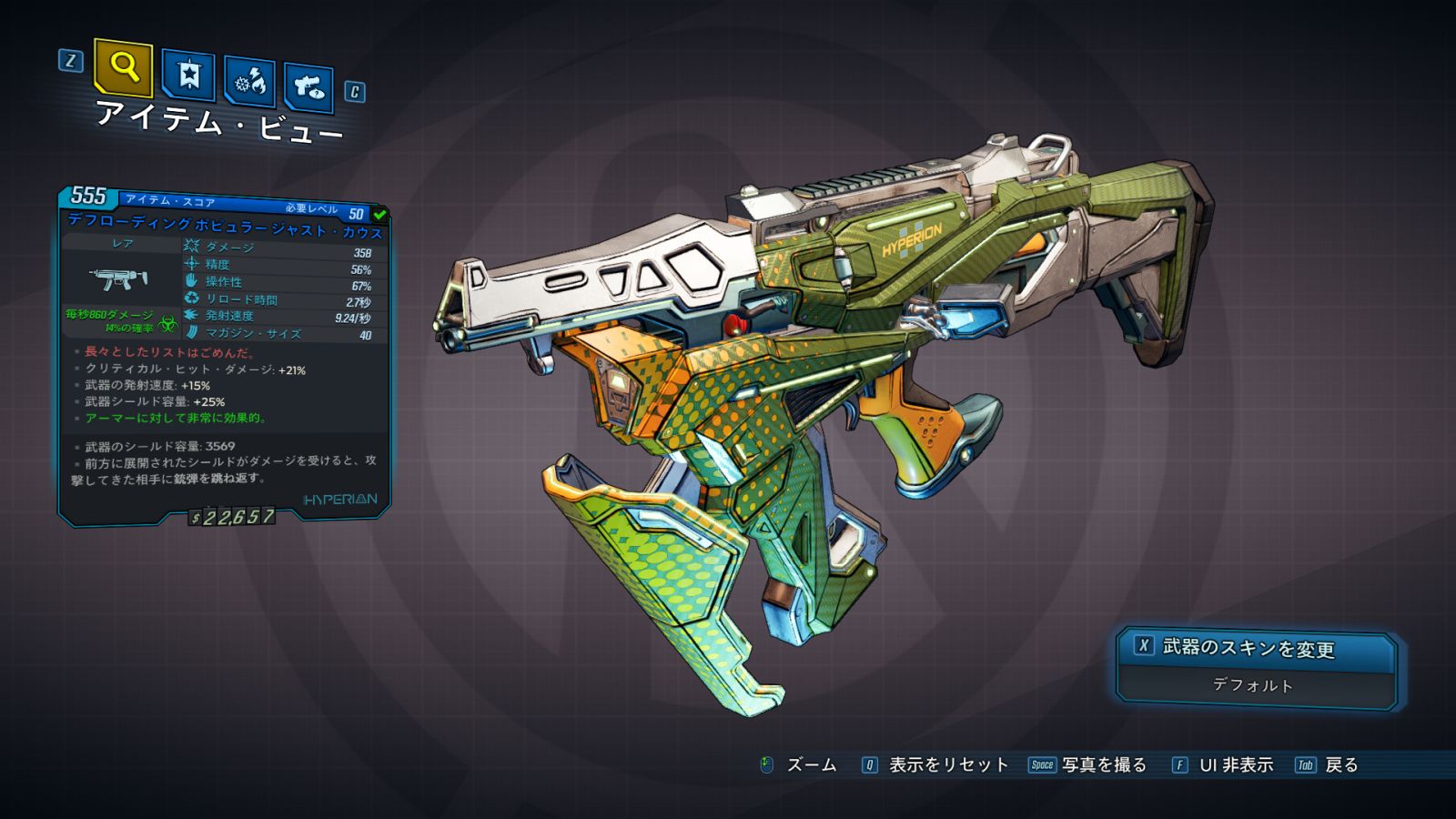This screenshot has width=1456, height=819.
Task: Switch to the star badge tab
Action: (188, 76)
